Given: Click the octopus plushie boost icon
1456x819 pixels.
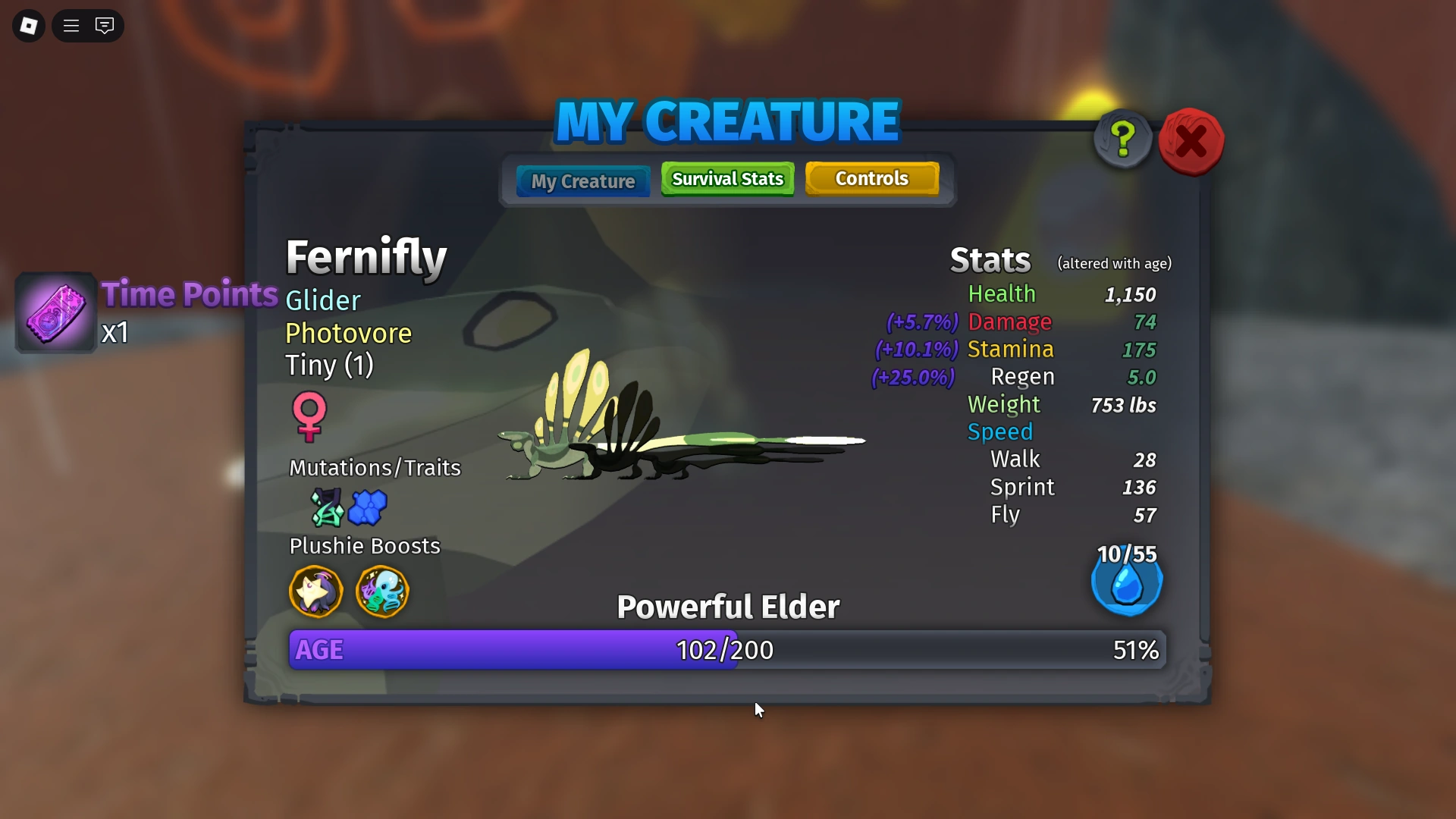Looking at the screenshot, I should click(382, 592).
